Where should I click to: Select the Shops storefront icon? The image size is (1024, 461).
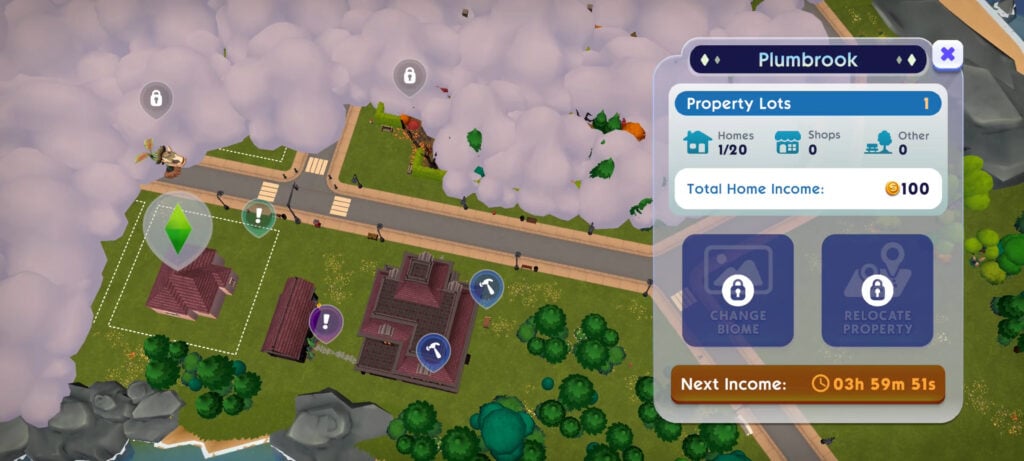pos(788,143)
